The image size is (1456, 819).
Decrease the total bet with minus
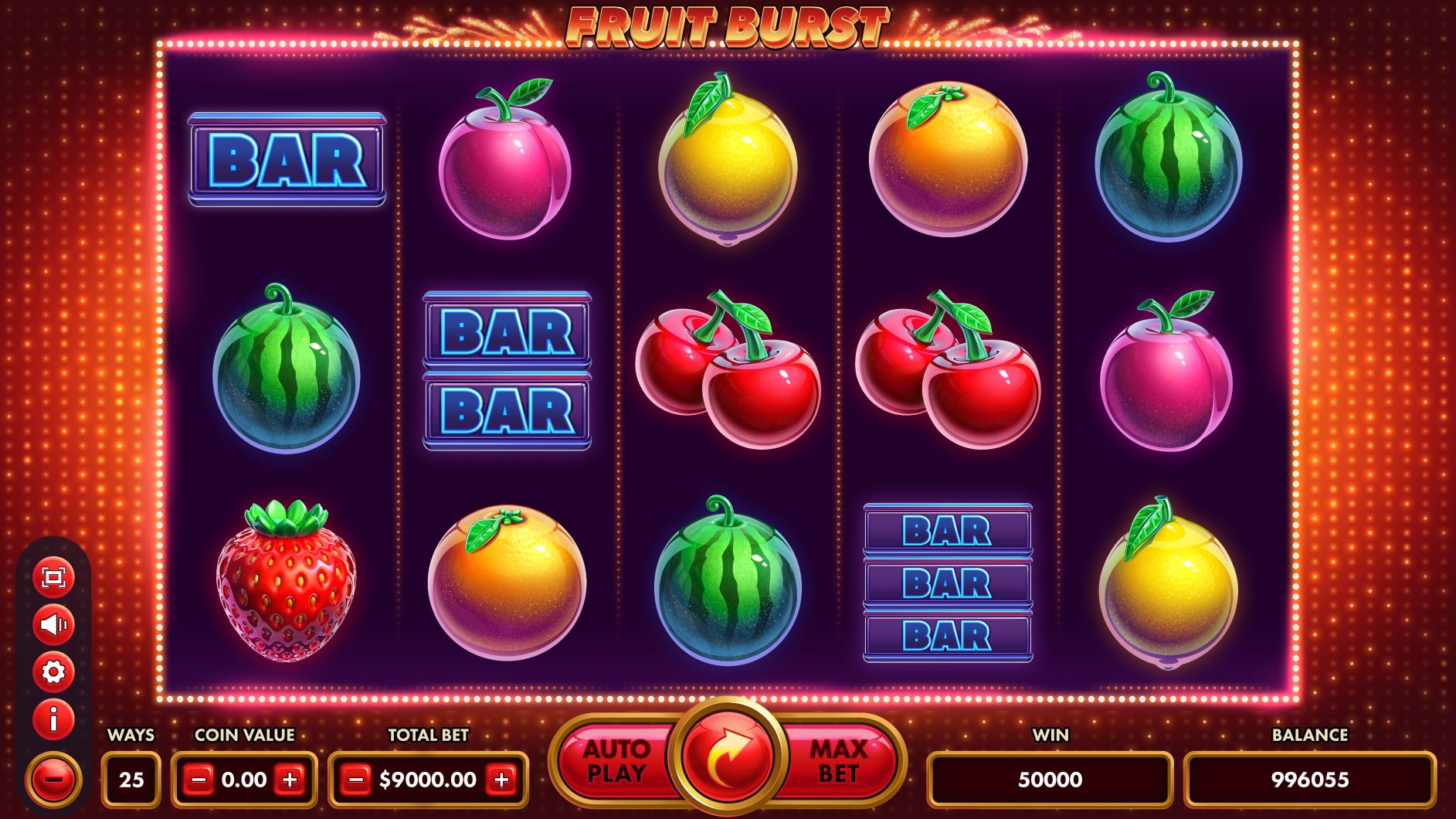[356, 779]
